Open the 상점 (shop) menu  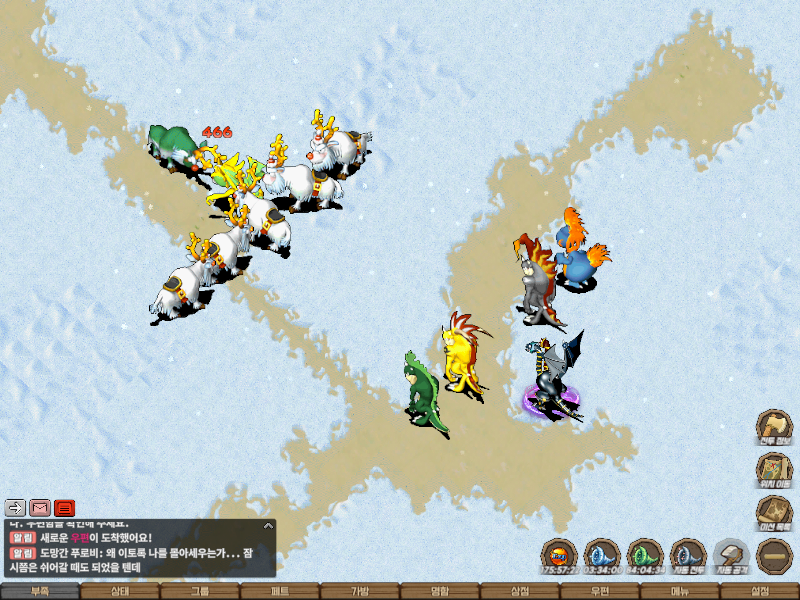pyautogui.click(x=520, y=591)
